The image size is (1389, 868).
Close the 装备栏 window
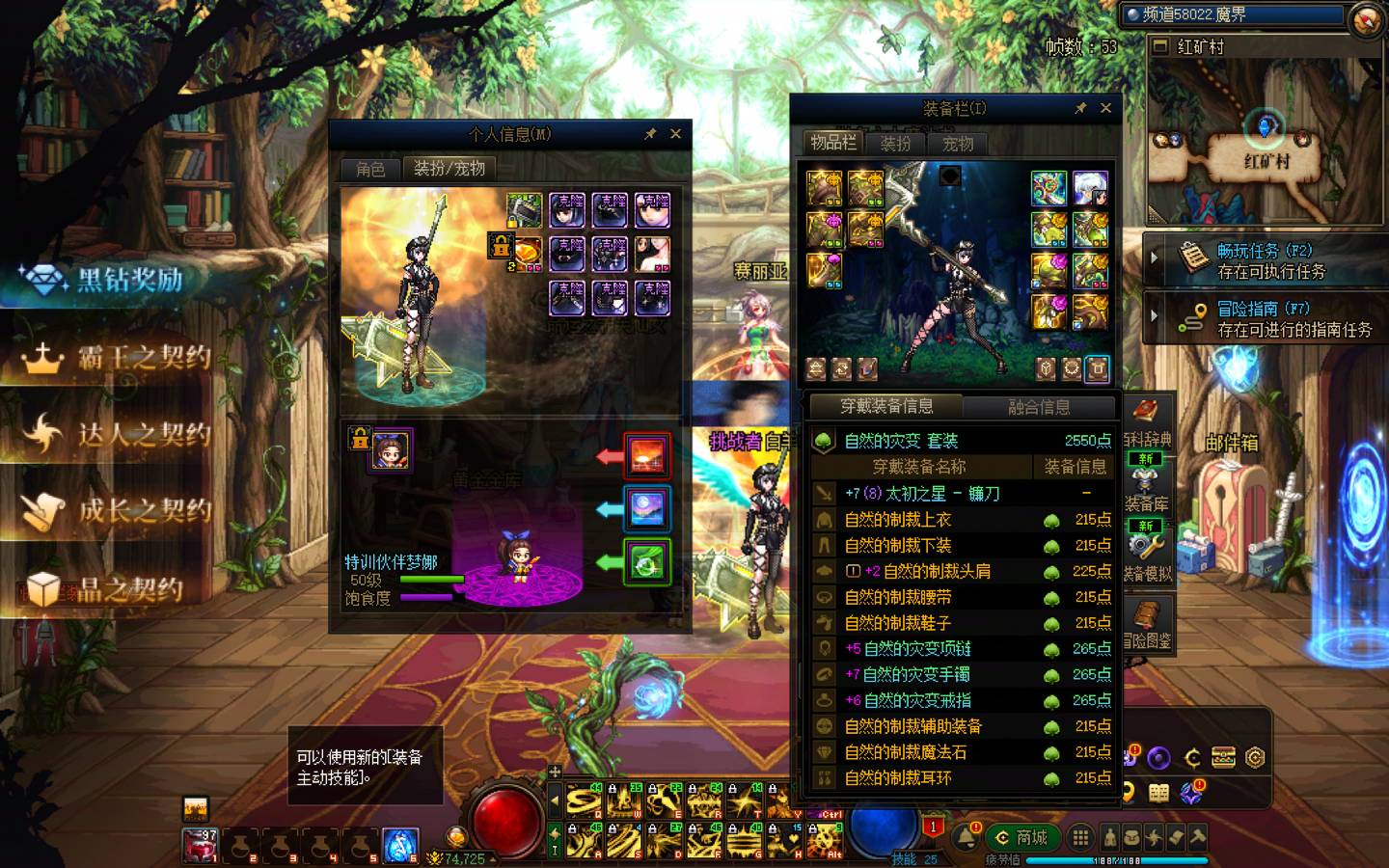[x=1105, y=108]
